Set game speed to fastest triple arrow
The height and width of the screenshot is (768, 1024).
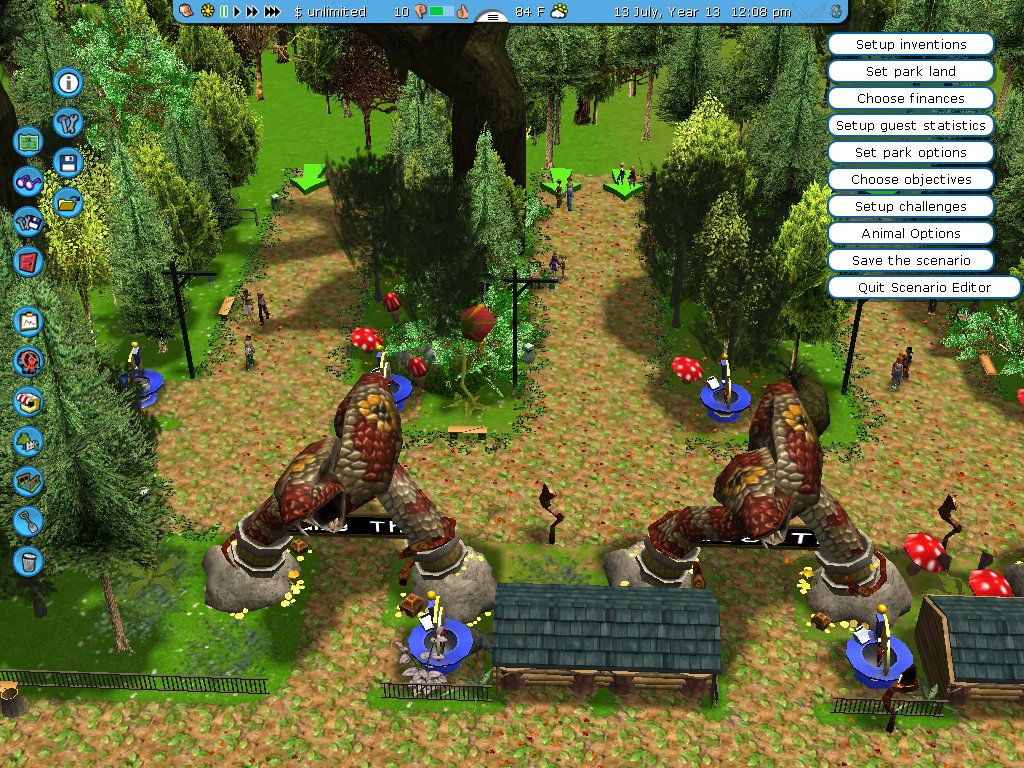pyautogui.click(x=271, y=12)
